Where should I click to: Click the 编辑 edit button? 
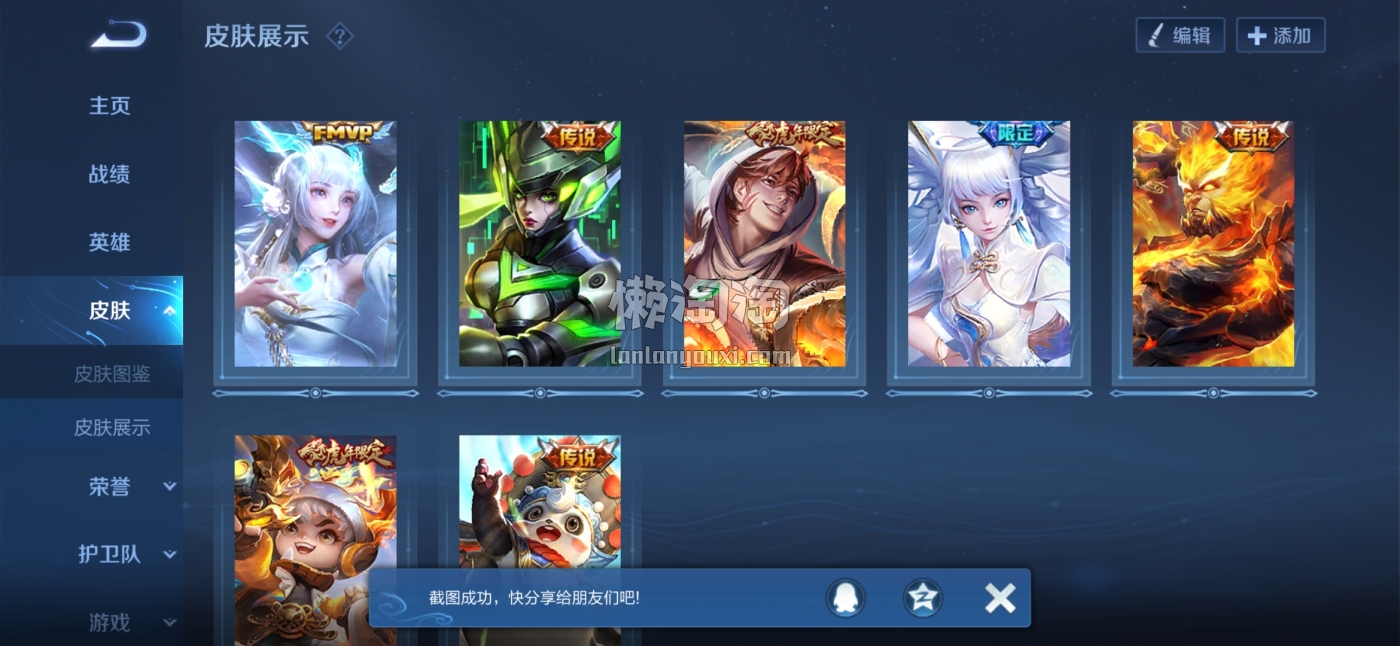click(x=1180, y=36)
